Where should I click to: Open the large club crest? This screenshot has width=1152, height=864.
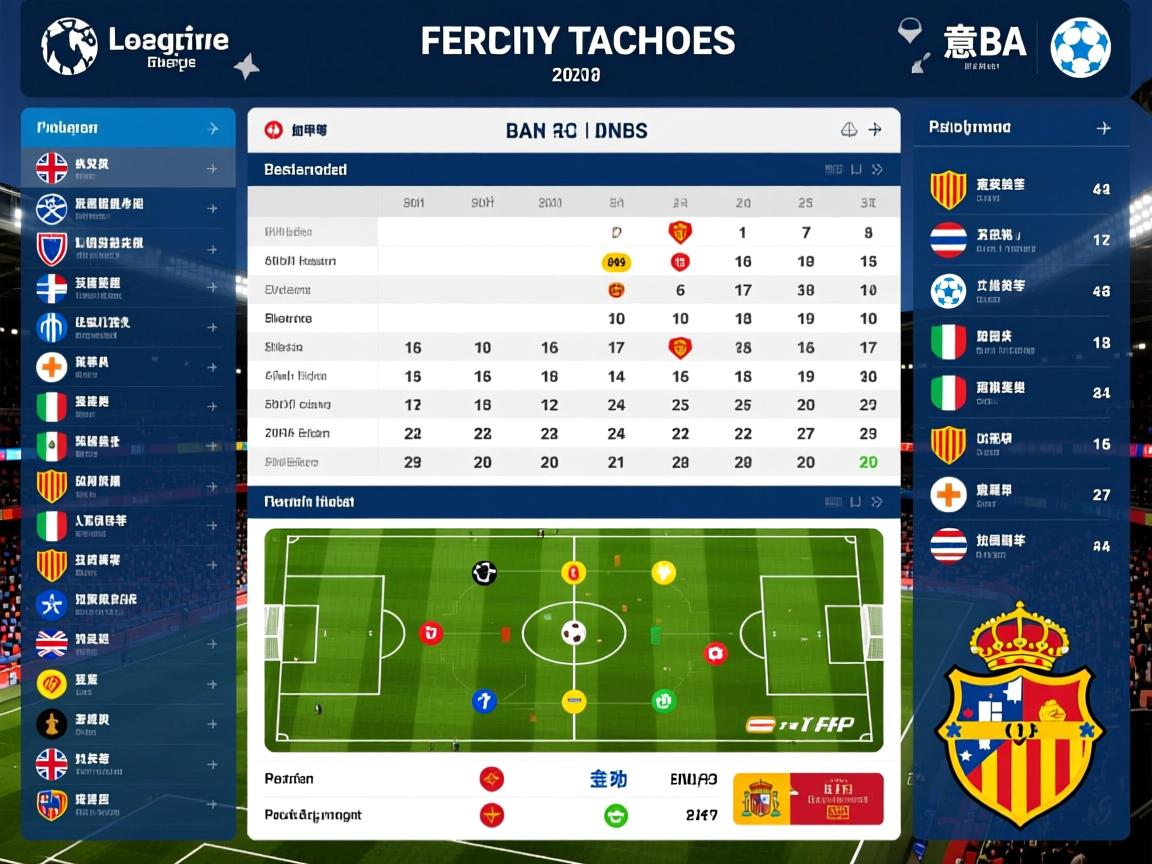pos(1019,714)
